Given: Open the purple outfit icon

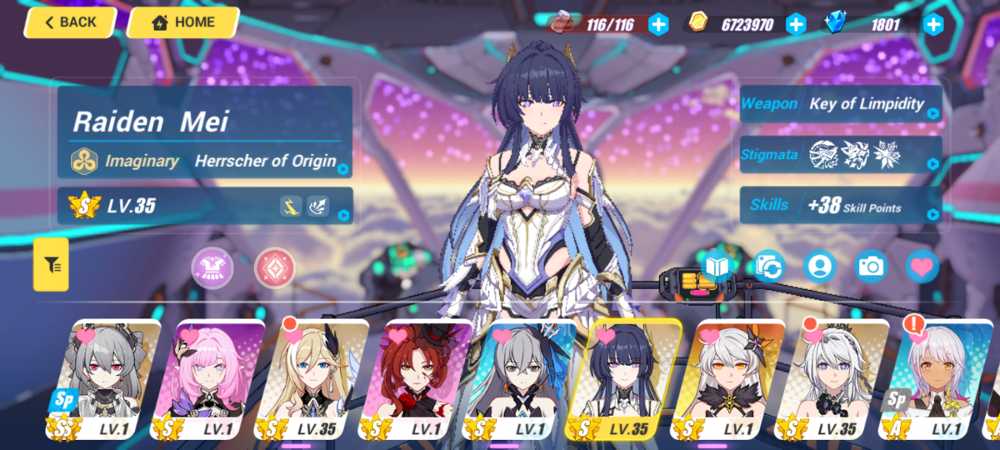Looking at the screenshot, I should pyautogui.click(x=212, y=267).
